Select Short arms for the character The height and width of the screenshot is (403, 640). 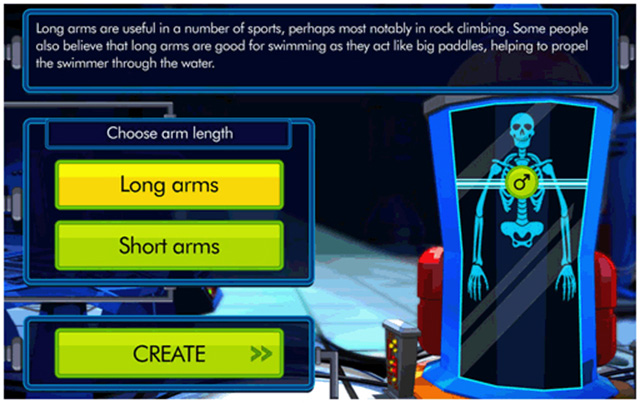click(169, 245)
